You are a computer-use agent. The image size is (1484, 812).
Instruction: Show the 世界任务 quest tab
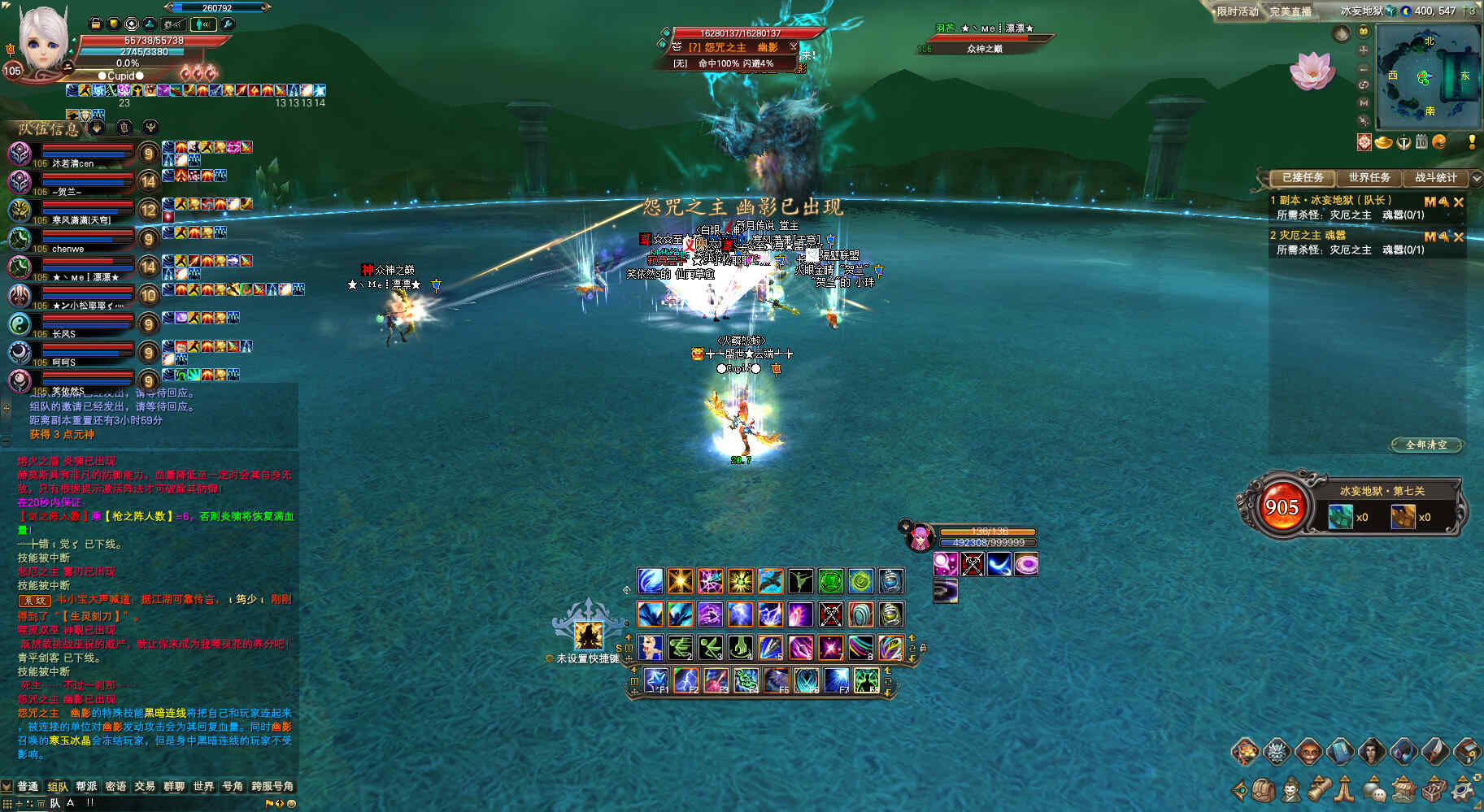1369,177
